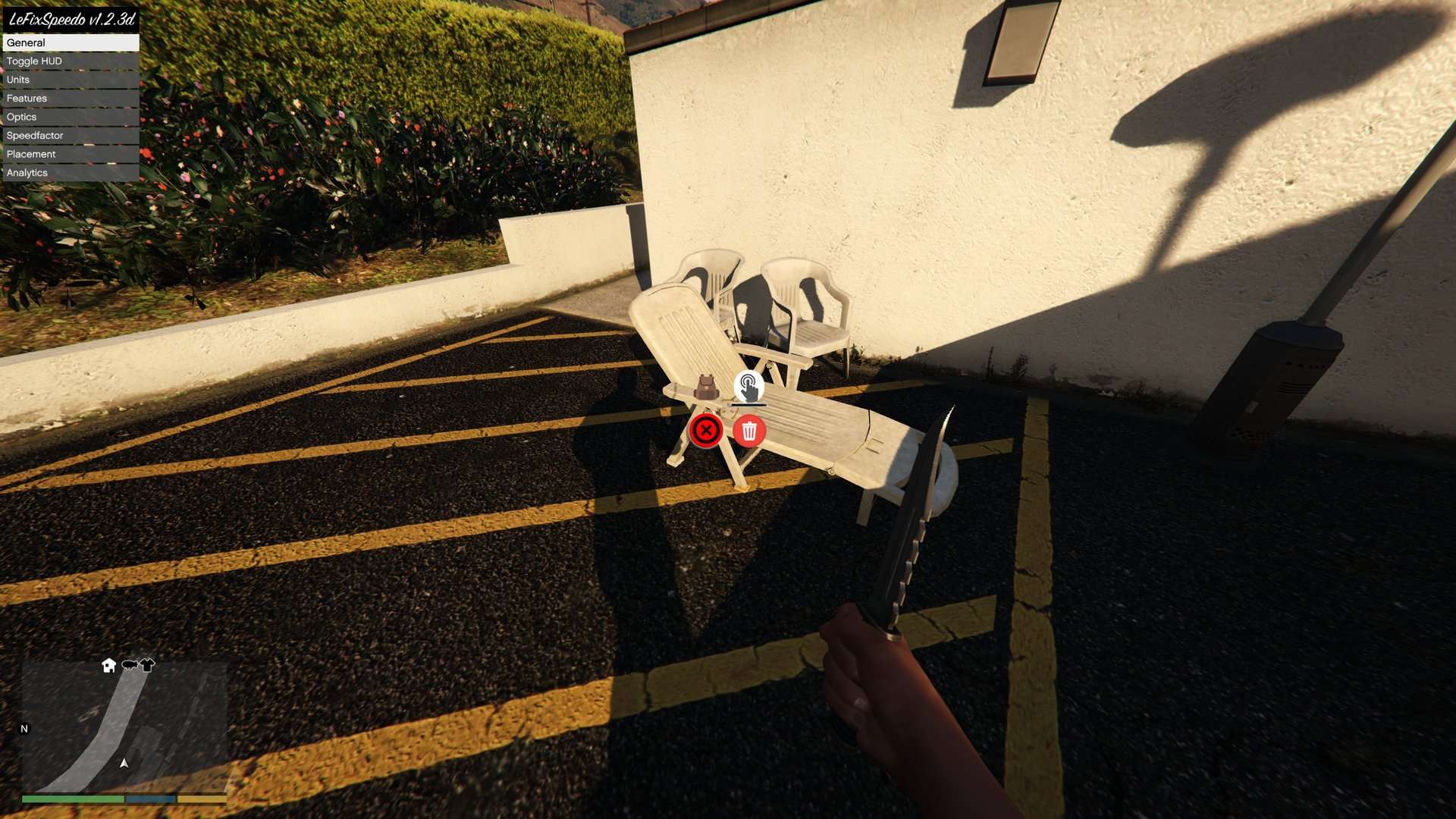
Task: Choose the Features menu entry
Action: tap(70, 99)
